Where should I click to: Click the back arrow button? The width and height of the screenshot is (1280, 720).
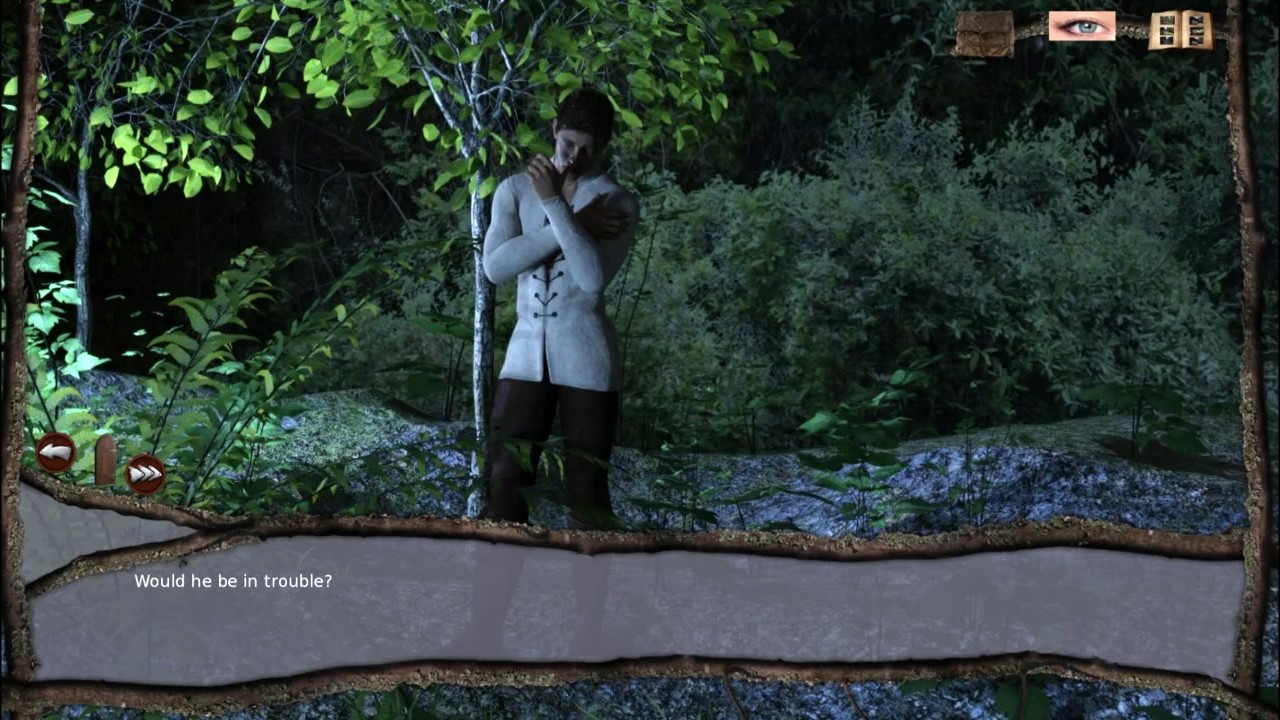click(x=56, y=453)
